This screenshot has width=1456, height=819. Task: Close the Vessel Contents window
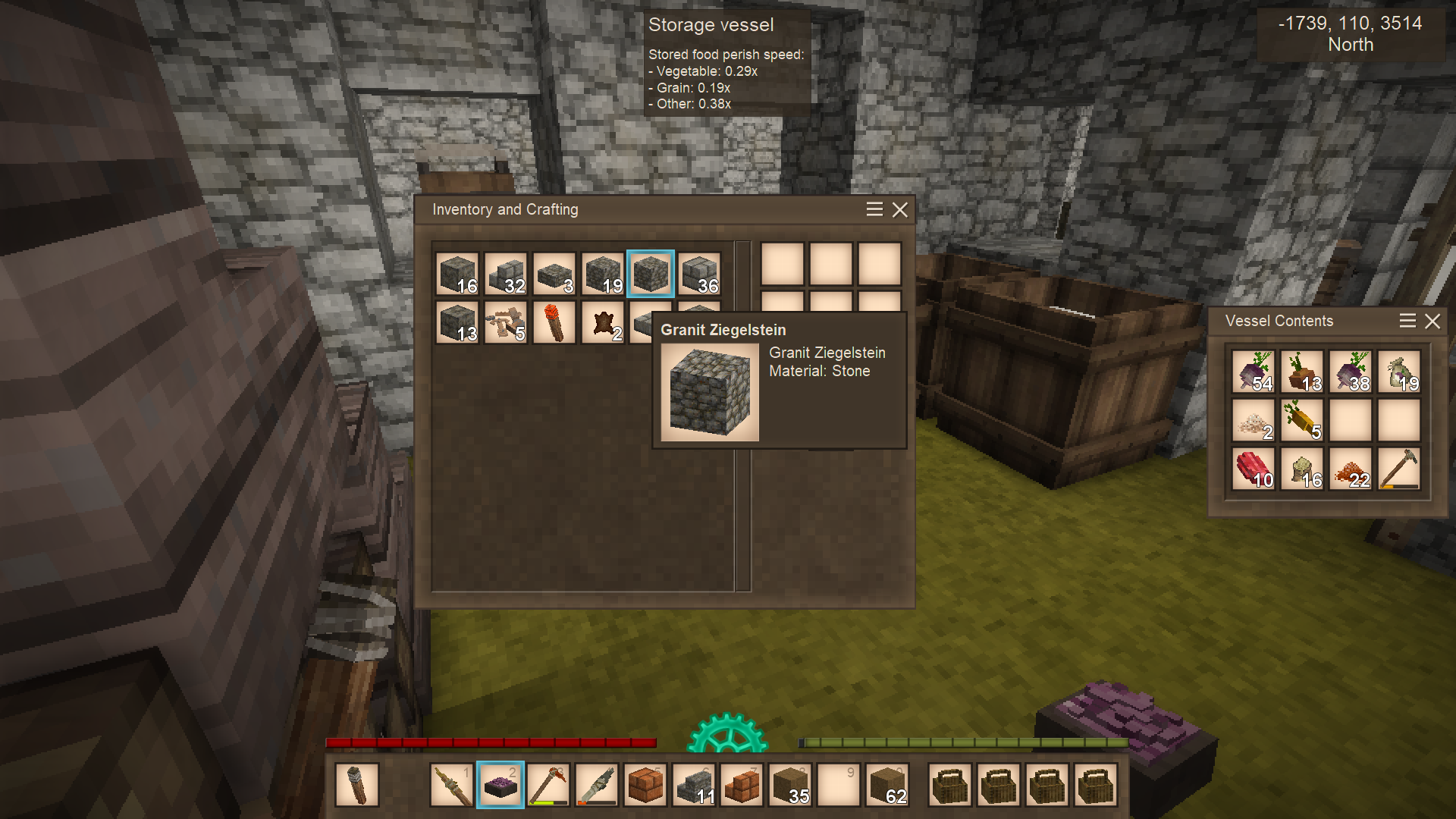1432,322
